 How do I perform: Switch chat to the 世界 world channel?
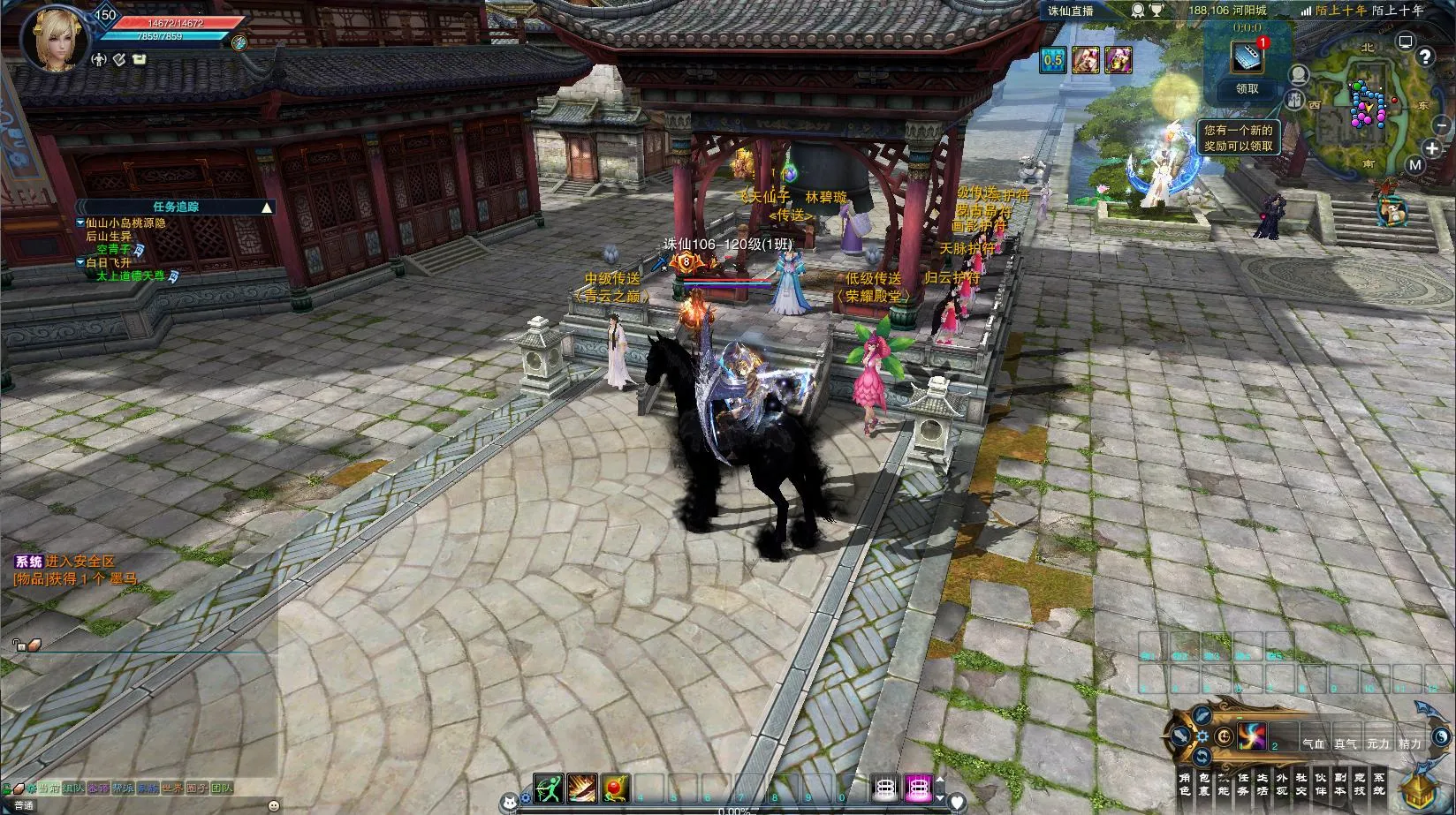click(x=172, y=789)
